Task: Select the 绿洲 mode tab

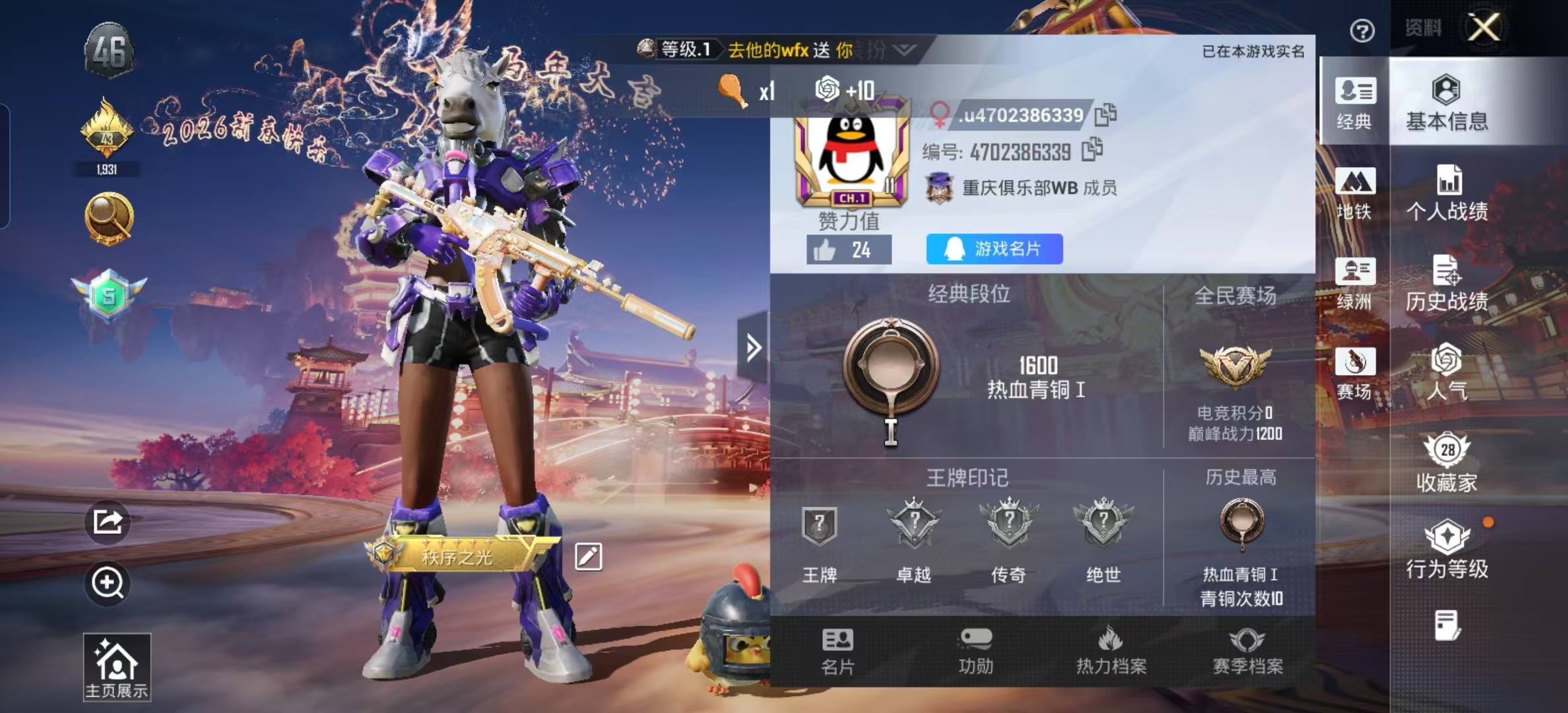Action: tap(1354, 283)
